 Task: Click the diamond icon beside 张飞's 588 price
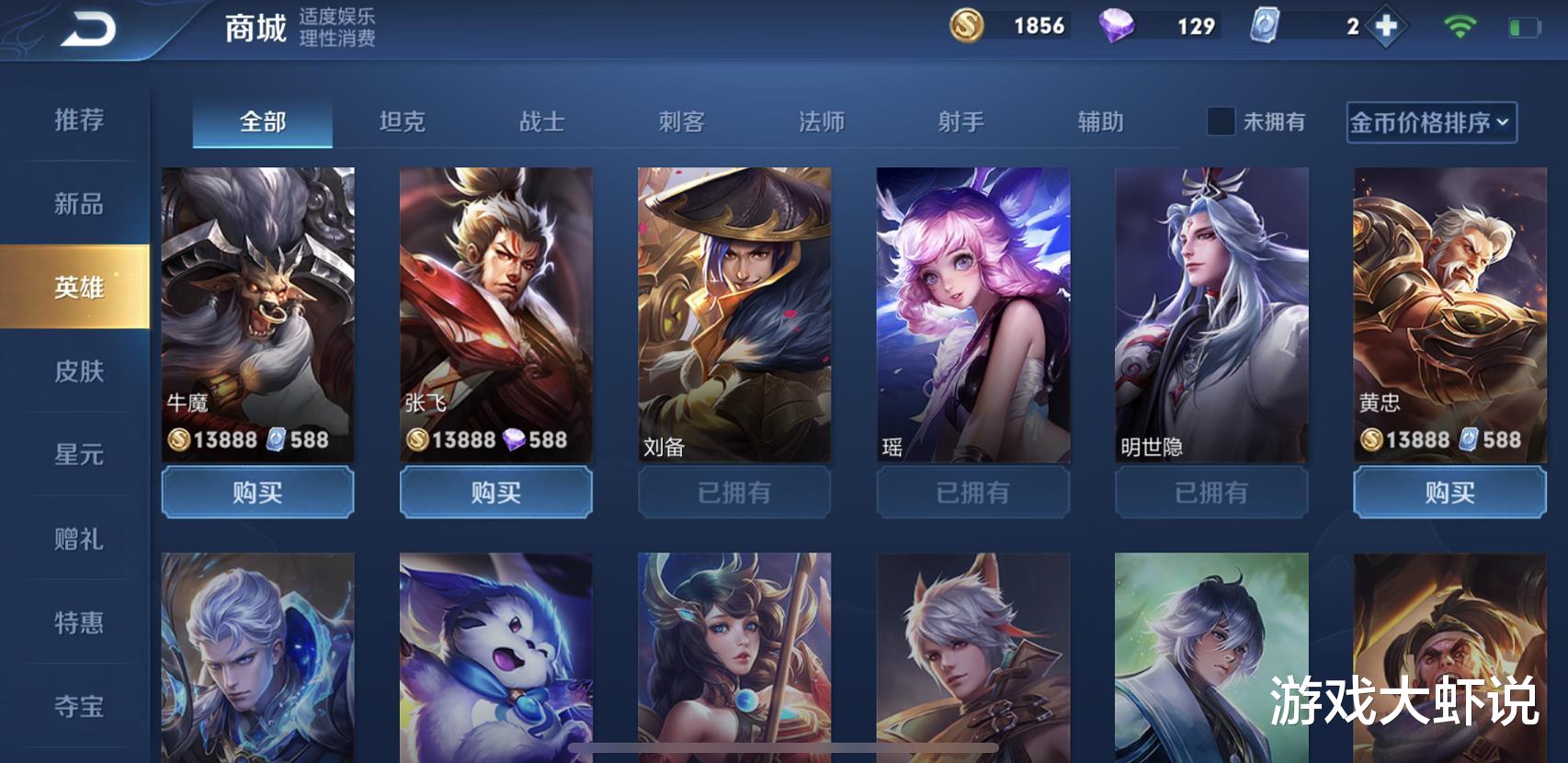click(513, 439)
